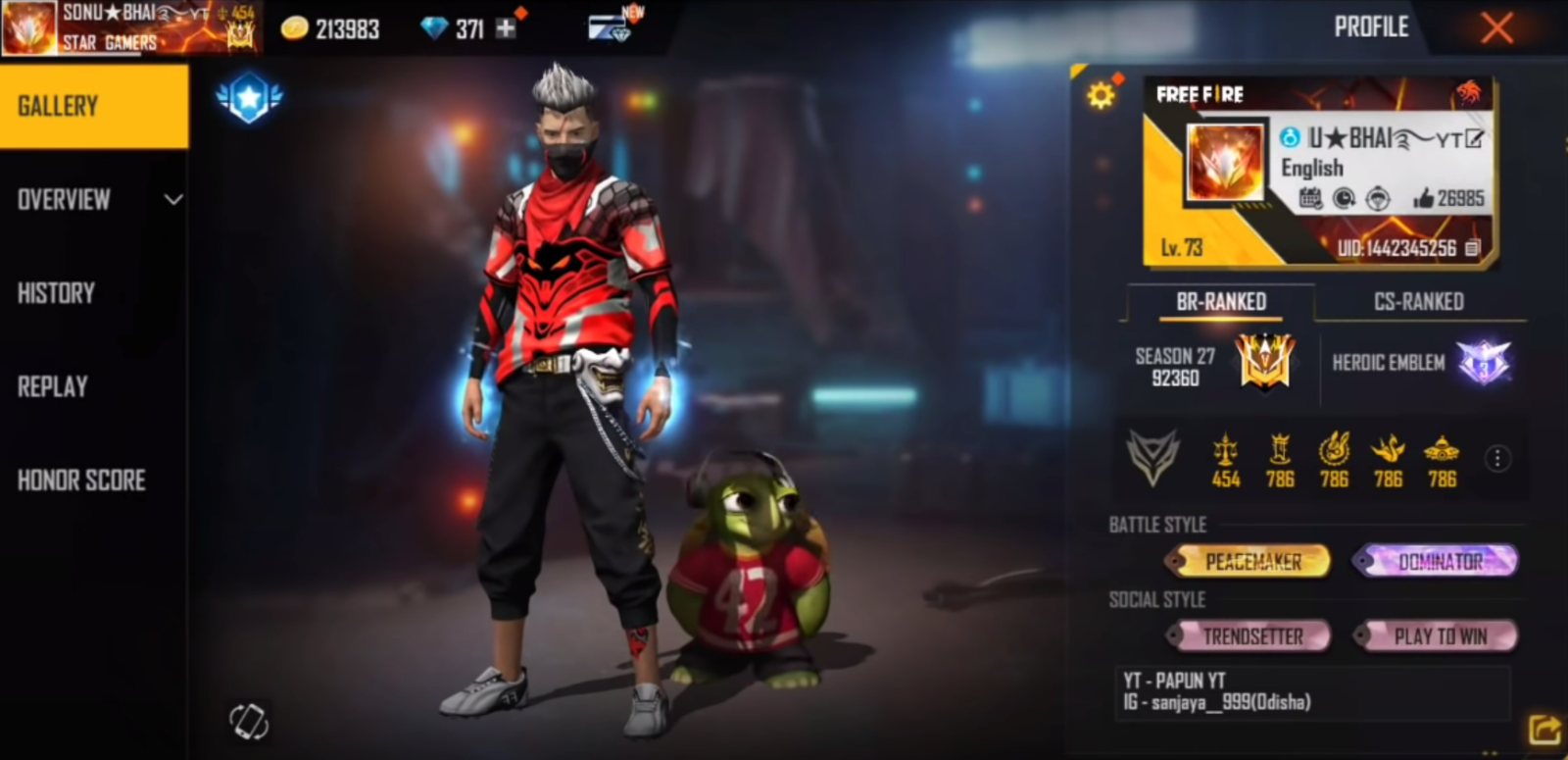This screenshot has height=760, width=1568.
Task: Expand the Overview menu section
Action: tap(94, 200)
